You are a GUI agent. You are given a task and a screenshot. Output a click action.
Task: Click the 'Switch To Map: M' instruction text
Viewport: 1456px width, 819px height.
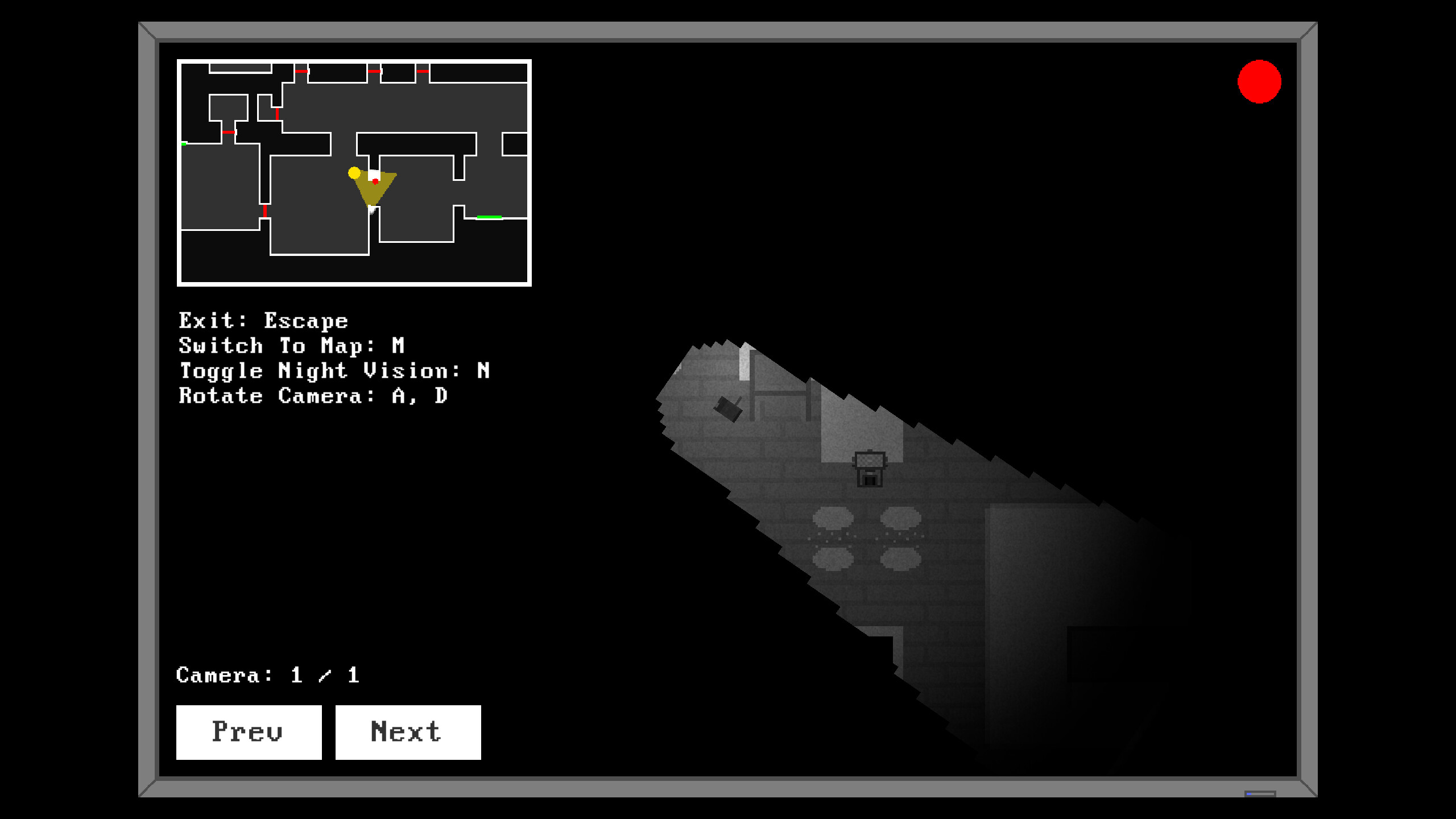click(x=291, y=345)
